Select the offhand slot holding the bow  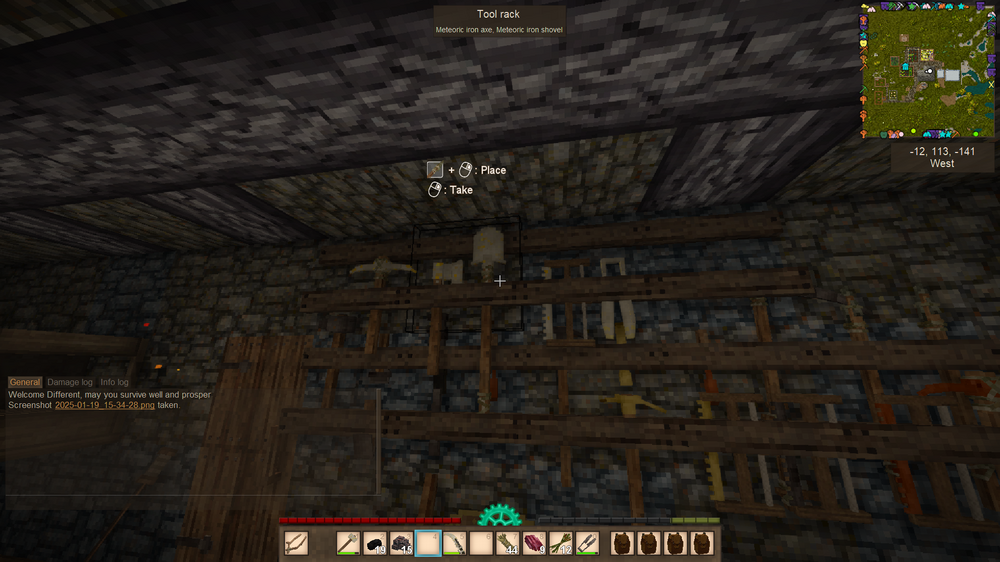point(296,544)
